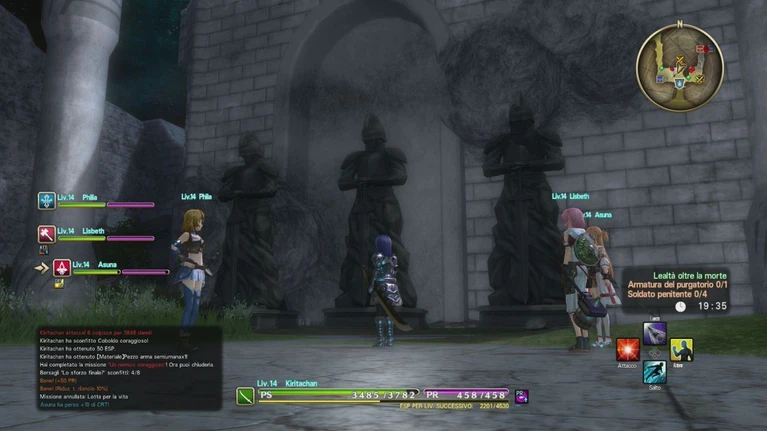
Task: Select party member Philia's portrait icon
Action: point(46,201)
